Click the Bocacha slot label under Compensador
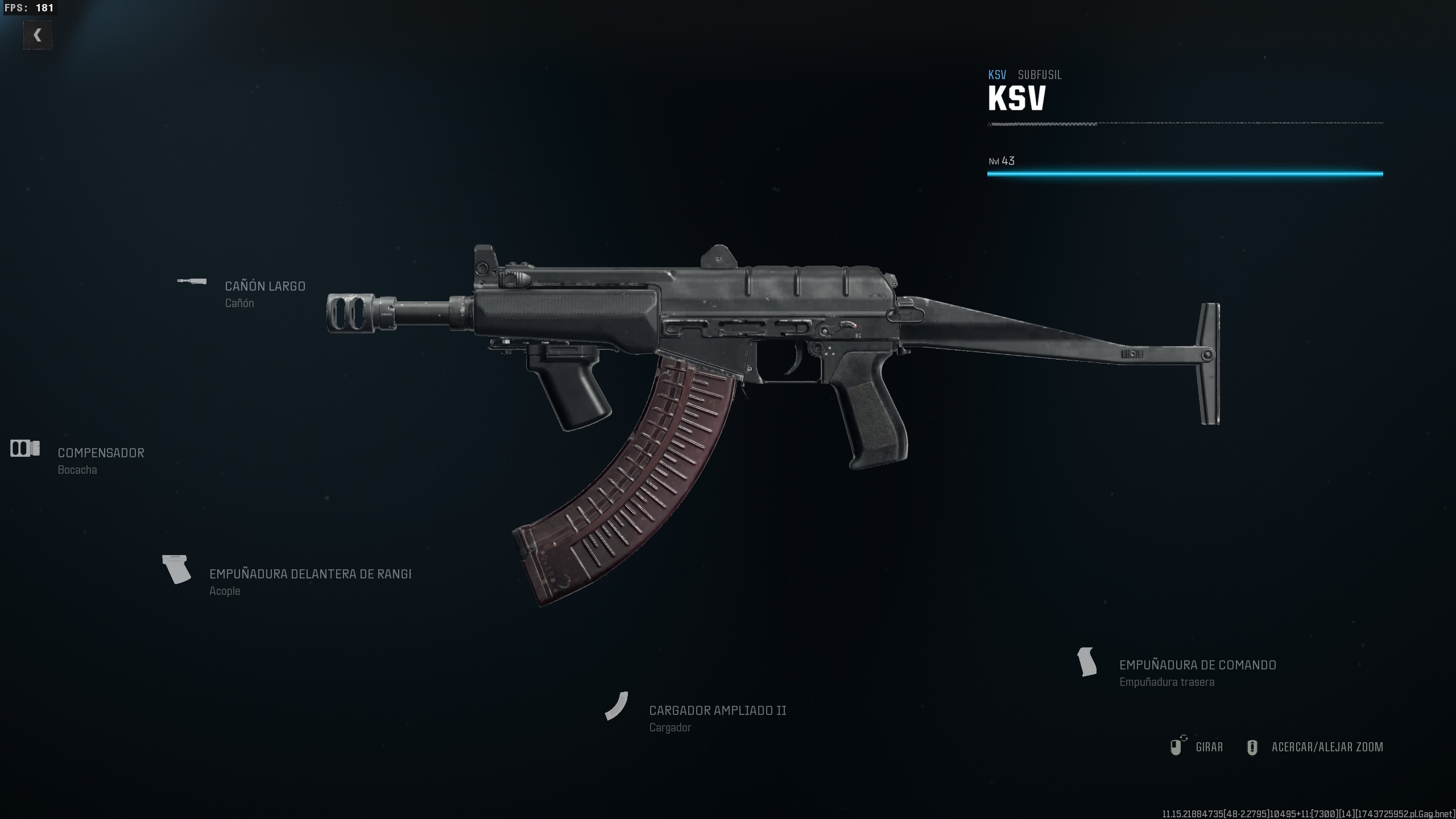Image resolution: width=1456 pixels, height=819 pixels. [x=77, y=470]
